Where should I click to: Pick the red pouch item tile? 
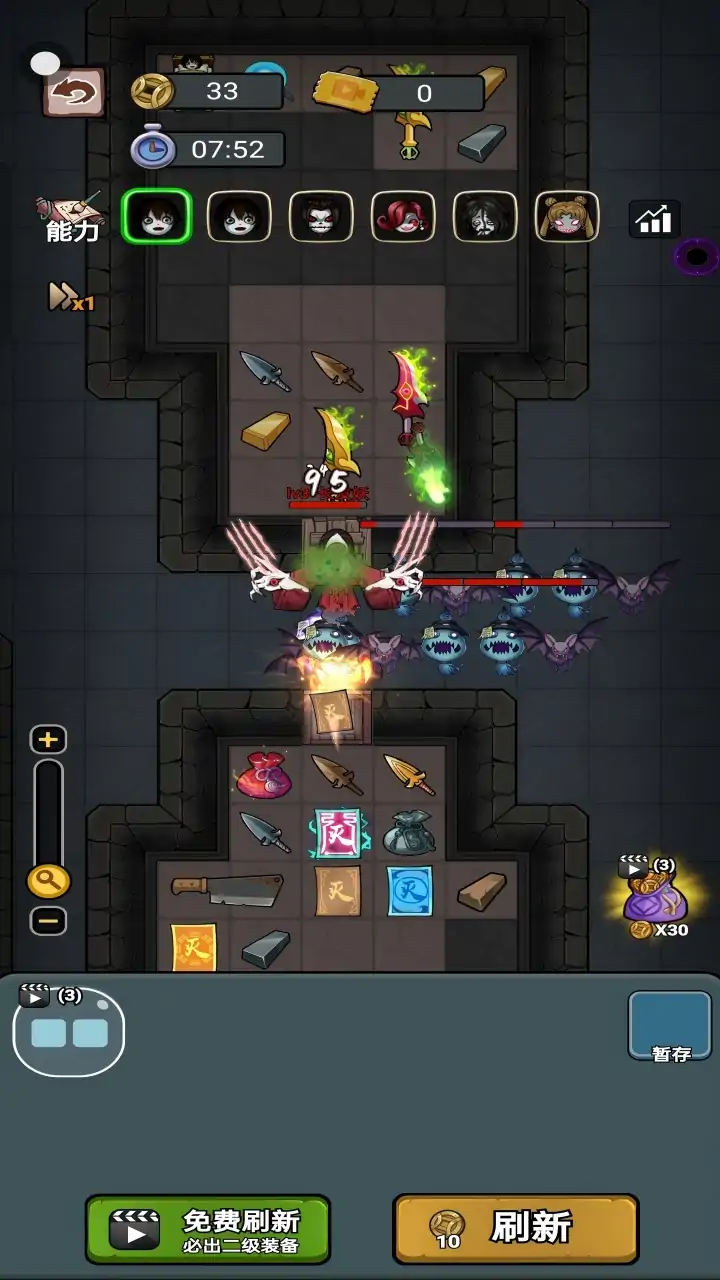point(263,776)
